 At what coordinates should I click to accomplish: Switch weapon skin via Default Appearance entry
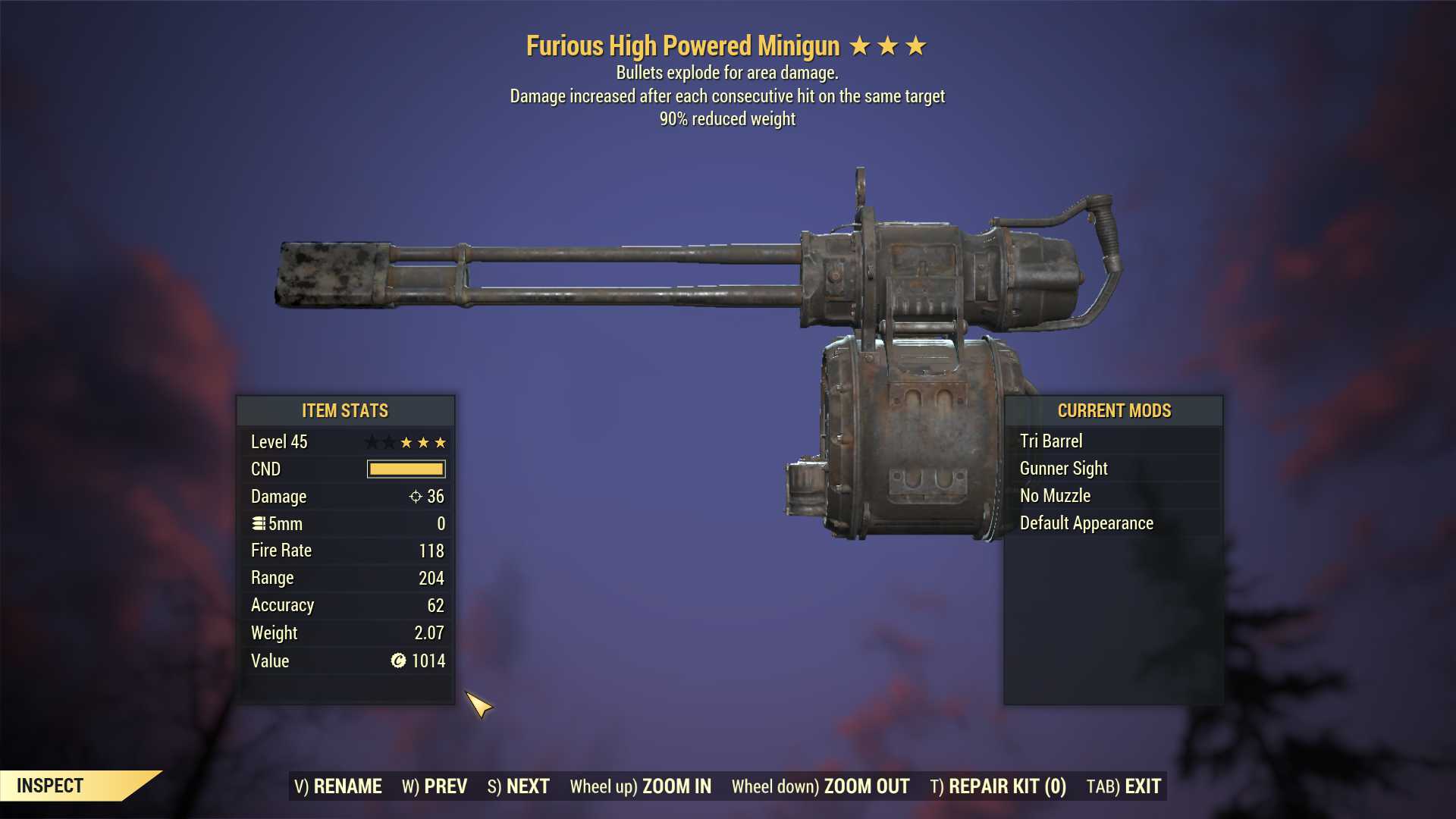coord(1086,523)
